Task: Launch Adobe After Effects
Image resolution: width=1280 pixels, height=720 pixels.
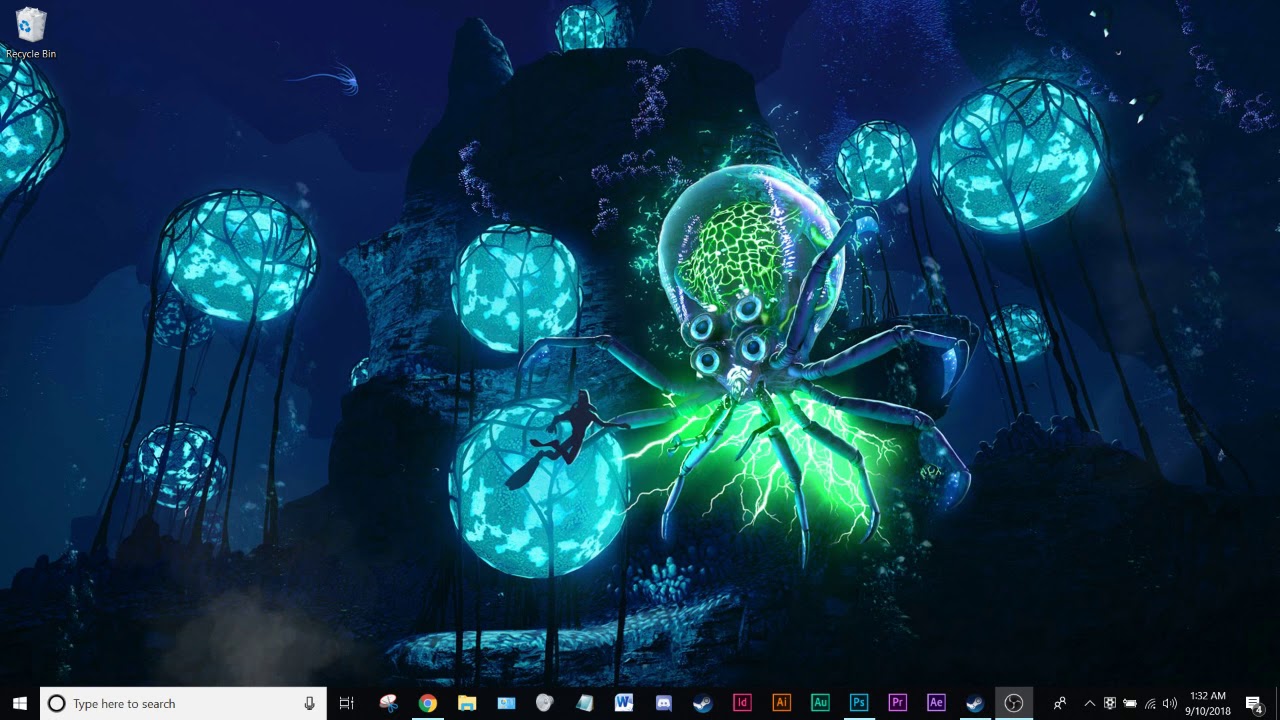Action: [936, 703]
